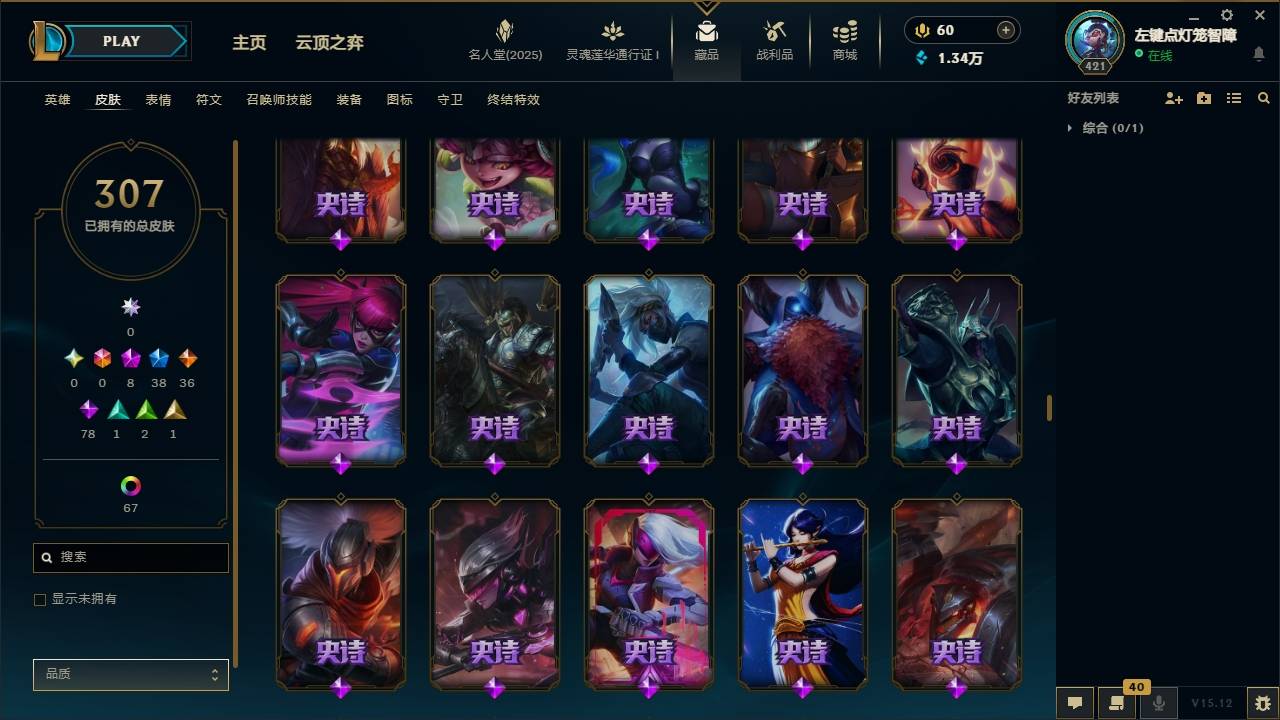This screenshot has height=720, width=1280.
Task: Search friends with the magnifier icon
Action: tap(1264, 97)
